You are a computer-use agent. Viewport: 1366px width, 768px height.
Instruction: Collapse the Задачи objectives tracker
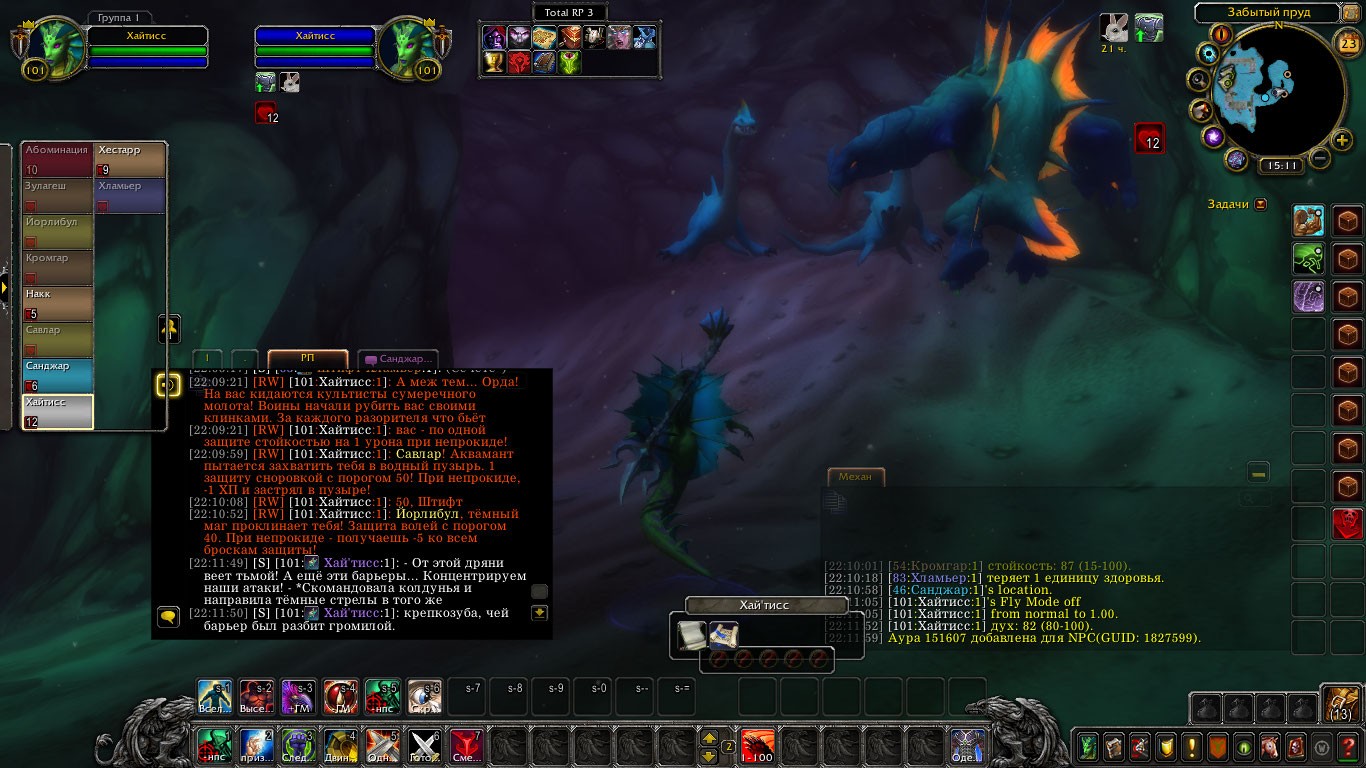[x=1260, y=204]
